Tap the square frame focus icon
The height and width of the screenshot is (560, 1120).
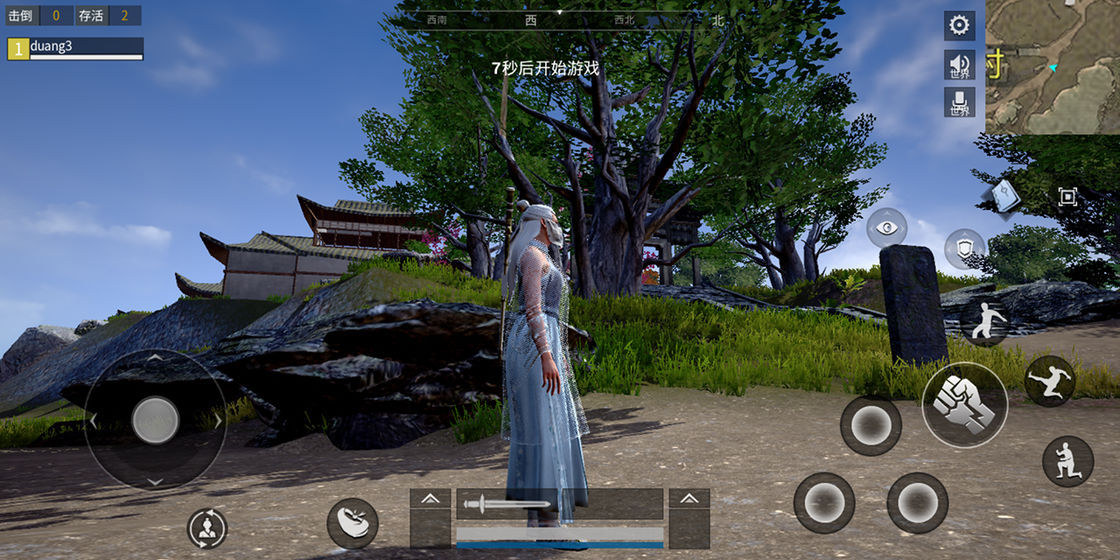click(1067, 197)
